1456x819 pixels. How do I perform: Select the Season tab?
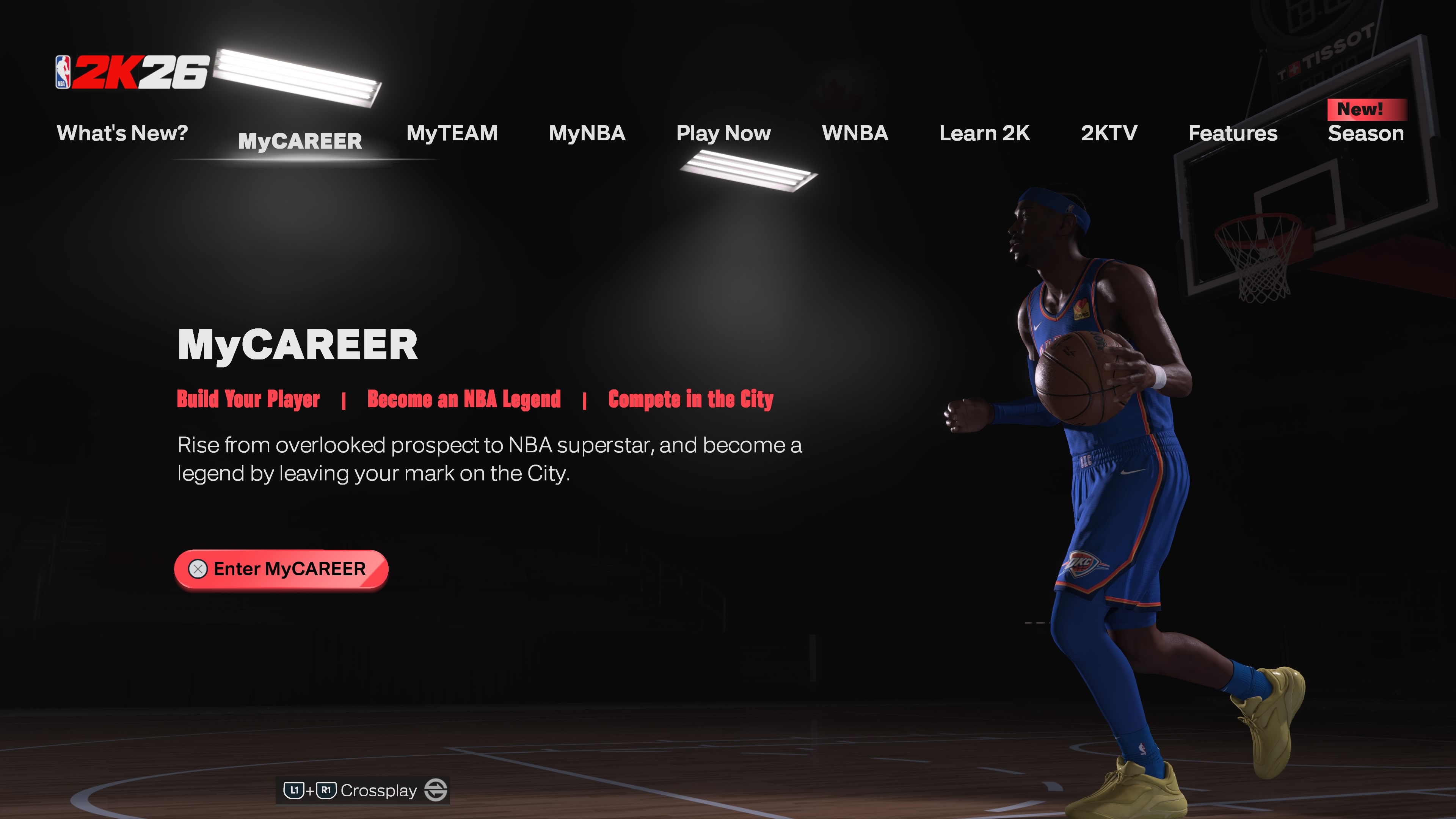click(x=1365, y=133)
